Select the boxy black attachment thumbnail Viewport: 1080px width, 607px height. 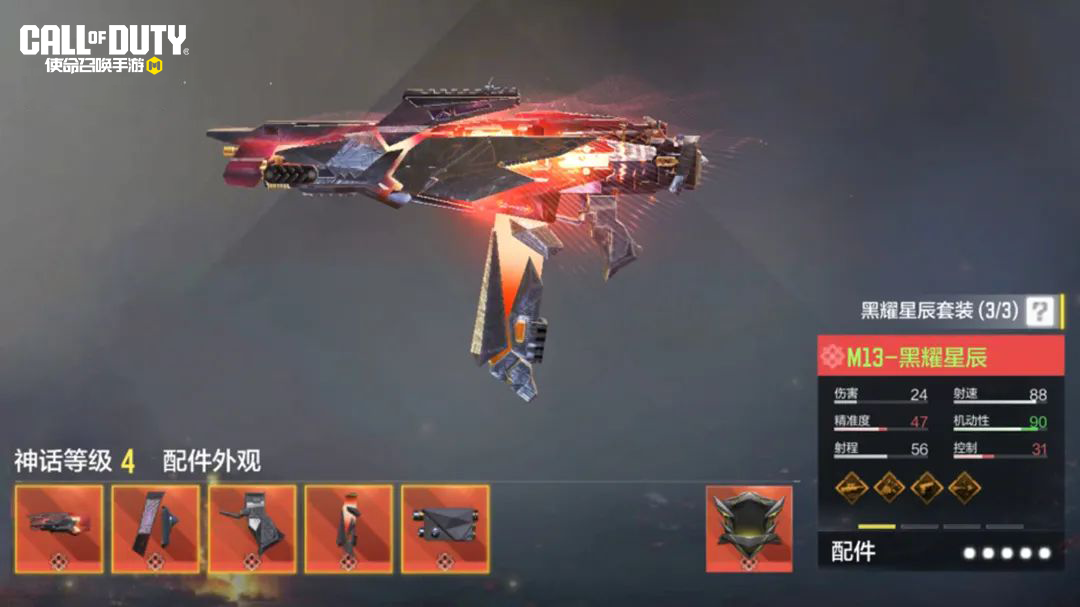(x=445, y=528)
